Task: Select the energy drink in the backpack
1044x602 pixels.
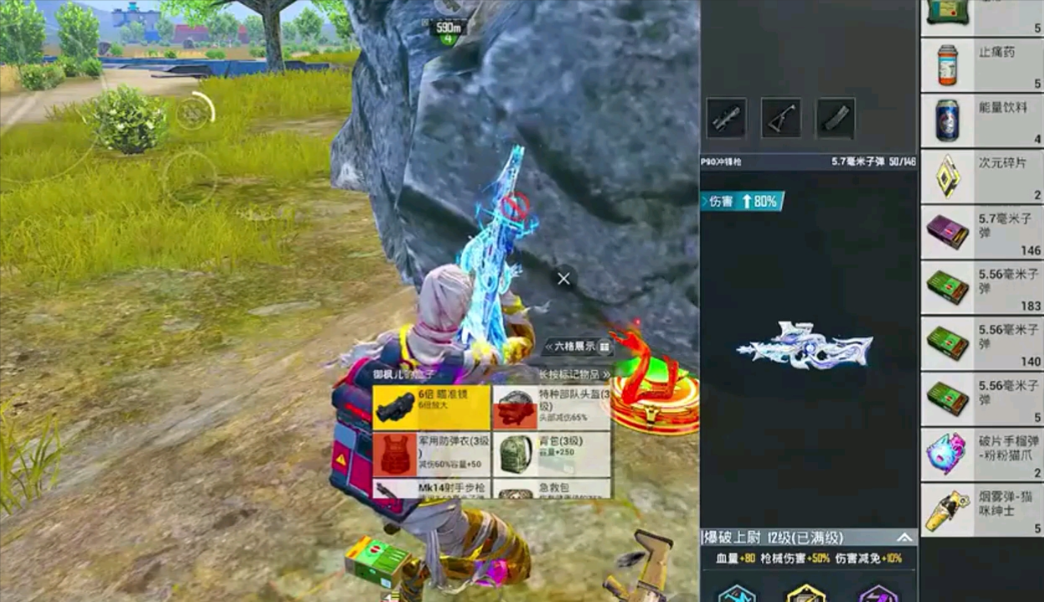Action: pos(981,120)
